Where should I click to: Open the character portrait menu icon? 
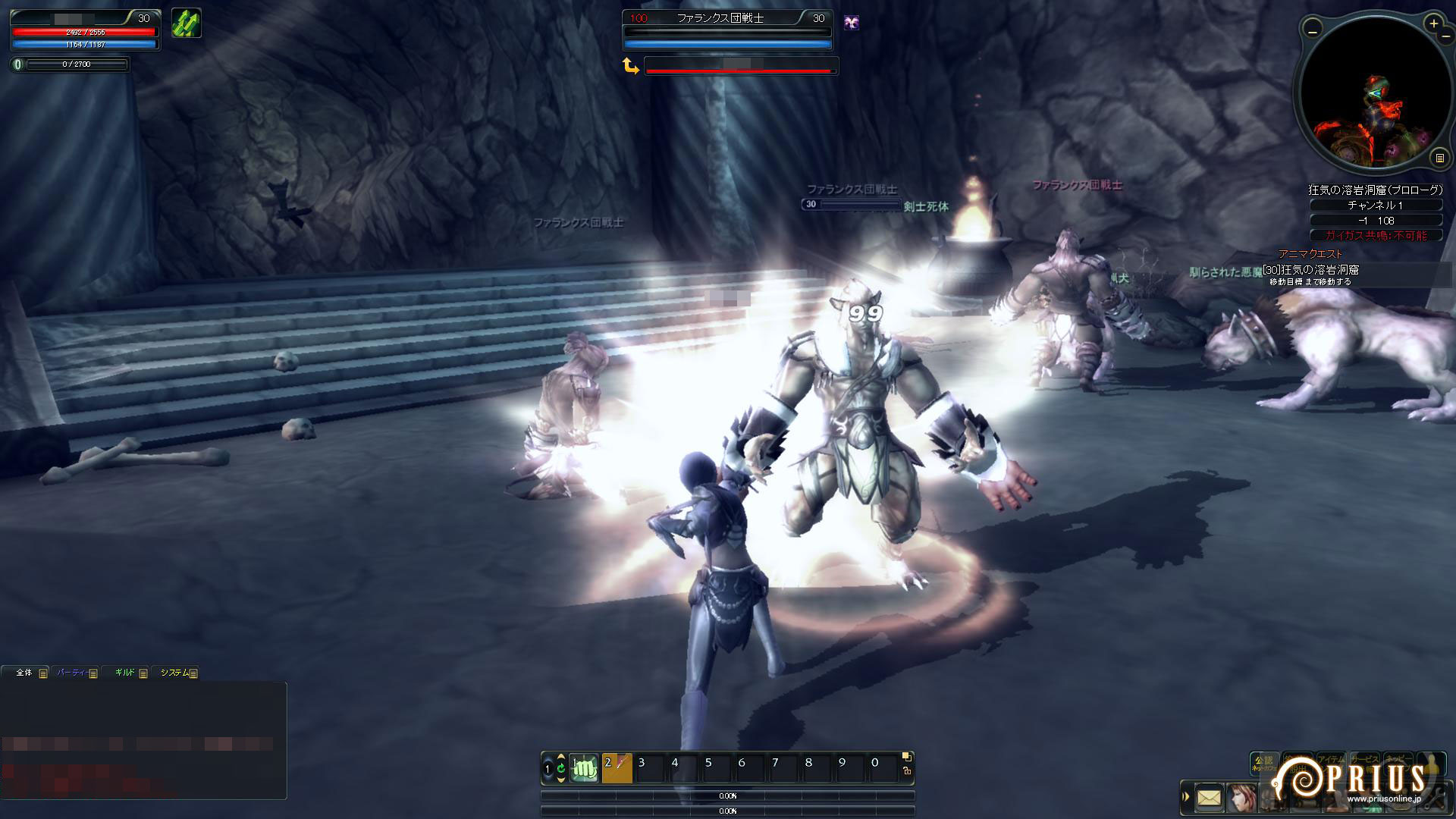pyautogui.click(x=1241, y=798)
